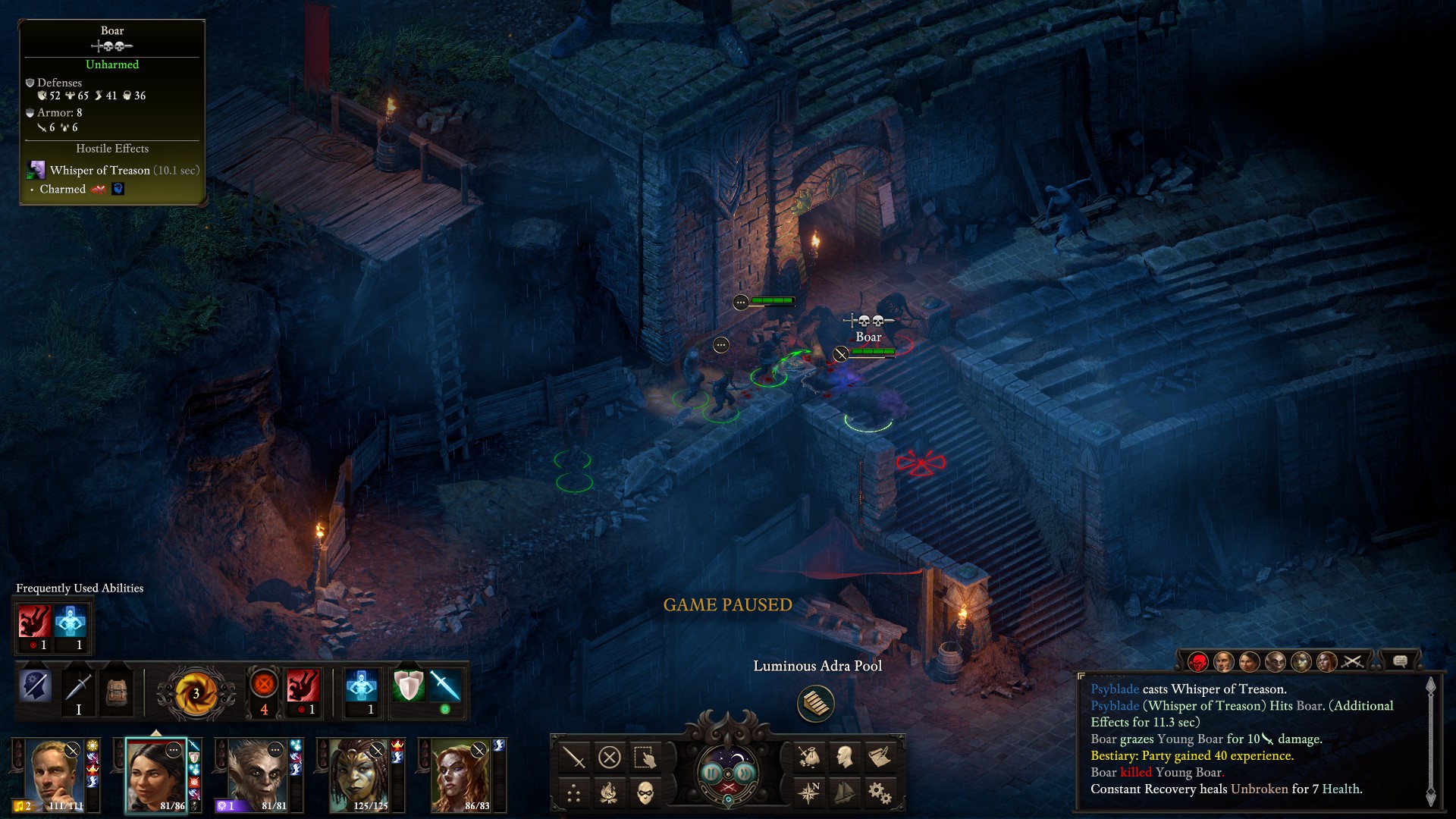Screen dimensions: 1456x819
Task: Open the game options gear menu
Action: [880, 793]
